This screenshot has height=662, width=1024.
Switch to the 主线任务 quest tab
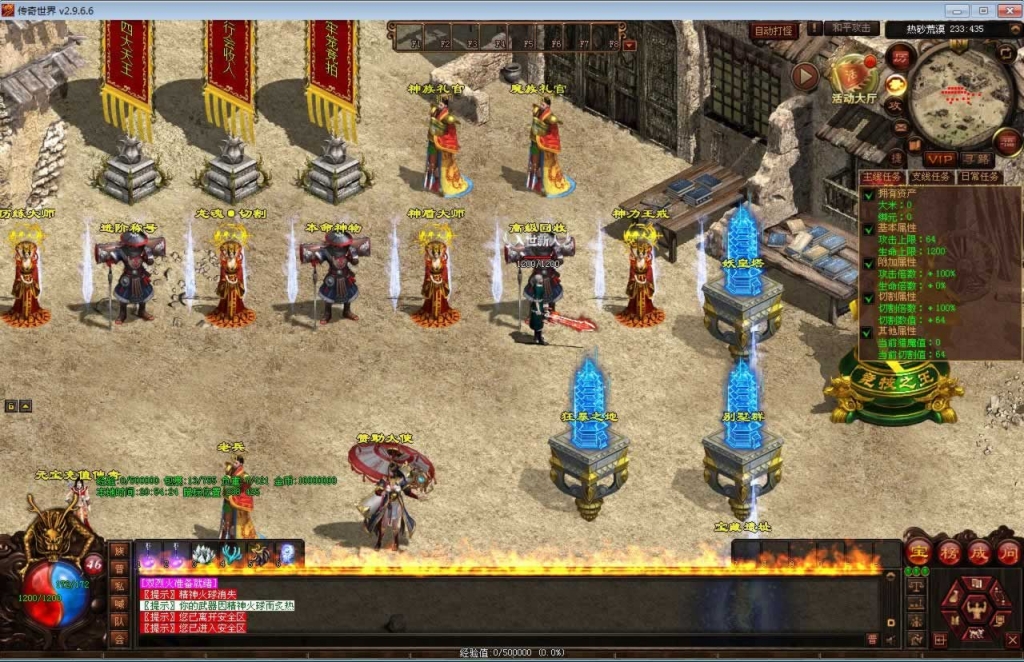click(882, 177)
